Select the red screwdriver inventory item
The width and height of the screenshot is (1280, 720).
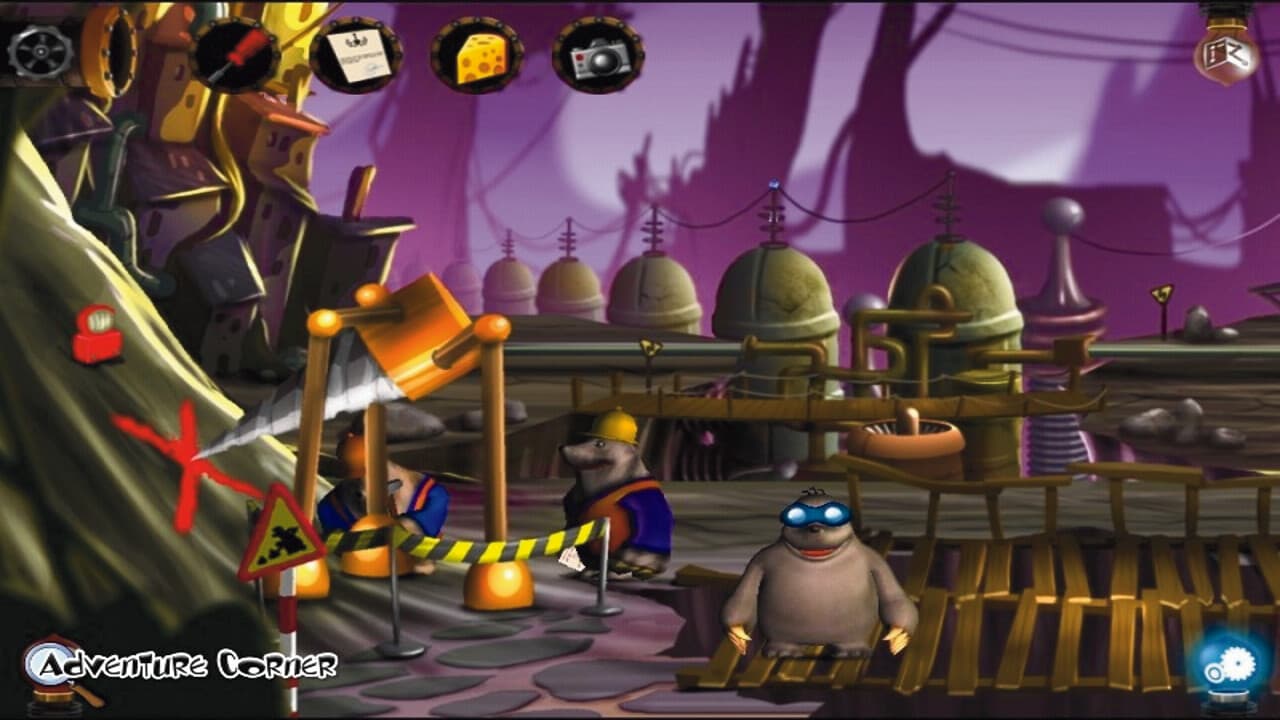tap(235, 55)
